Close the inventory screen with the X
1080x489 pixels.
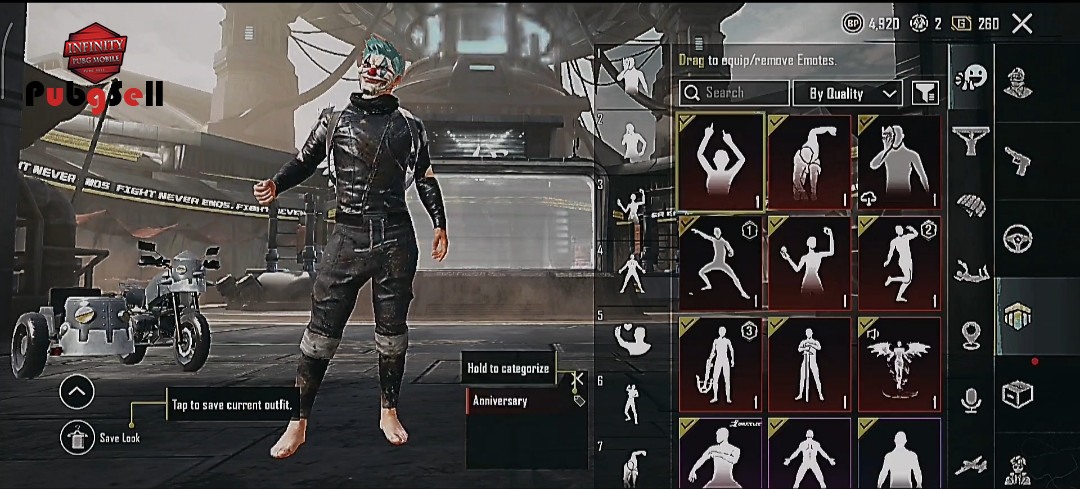(1022, 23)
